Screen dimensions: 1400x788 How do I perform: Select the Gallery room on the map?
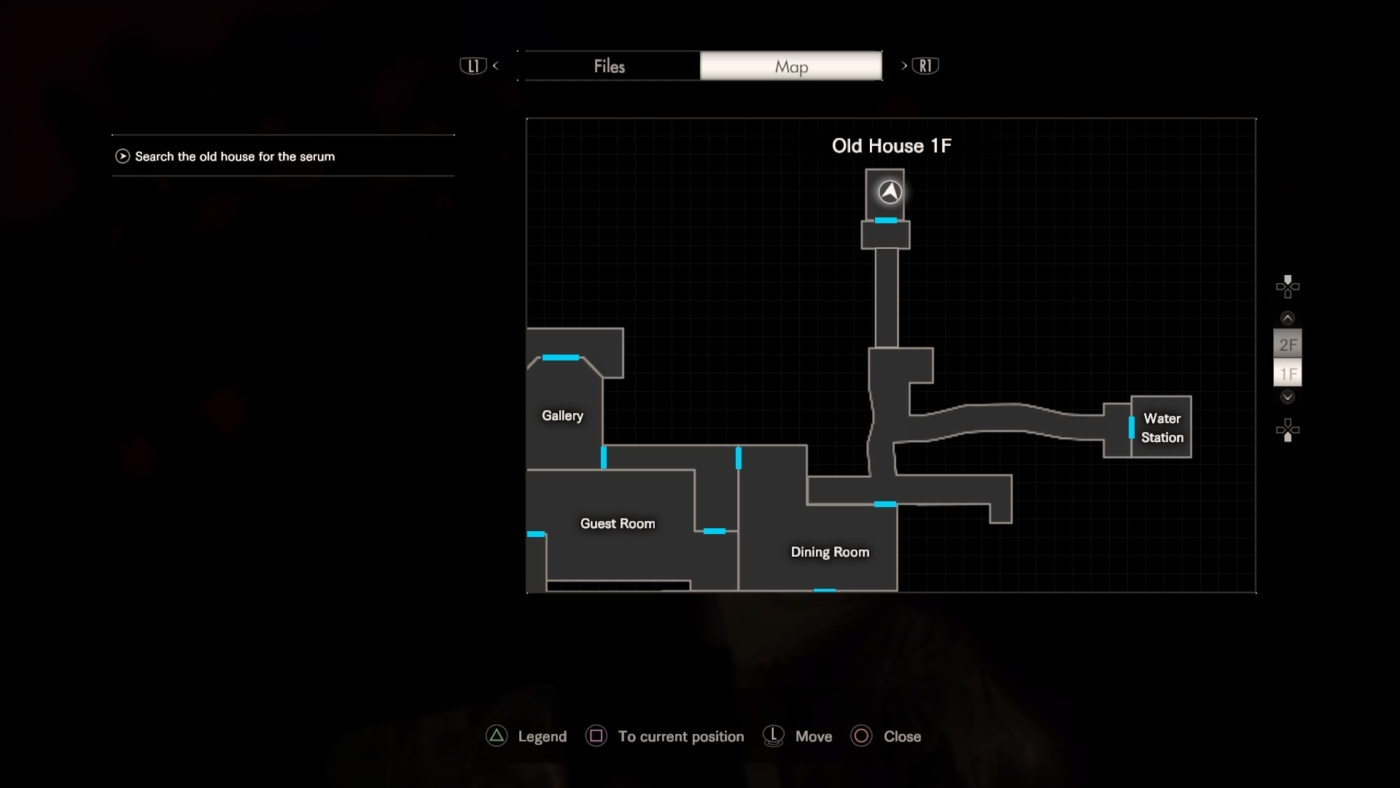point(562,415)
